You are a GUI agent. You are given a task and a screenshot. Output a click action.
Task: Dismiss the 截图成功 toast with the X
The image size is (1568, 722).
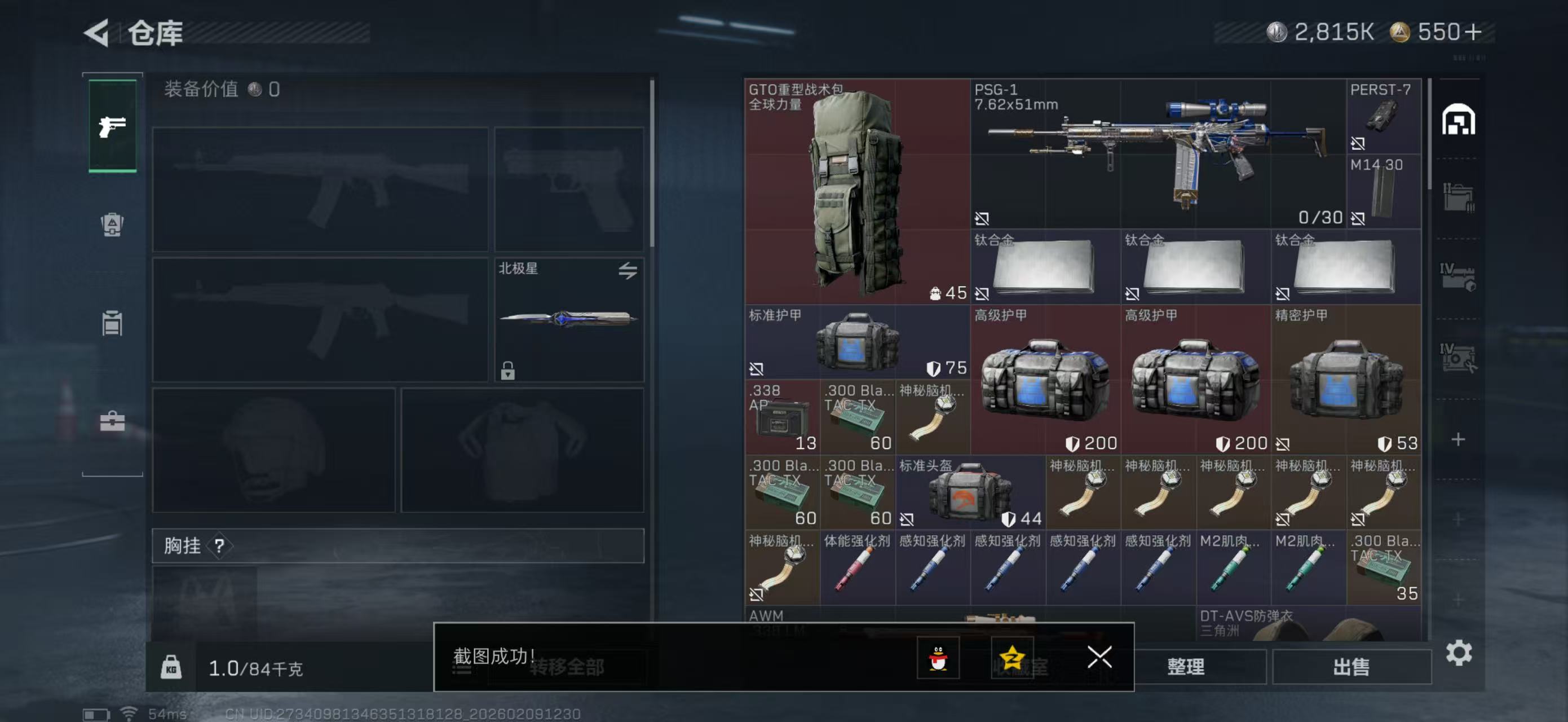coord(1099,658)
